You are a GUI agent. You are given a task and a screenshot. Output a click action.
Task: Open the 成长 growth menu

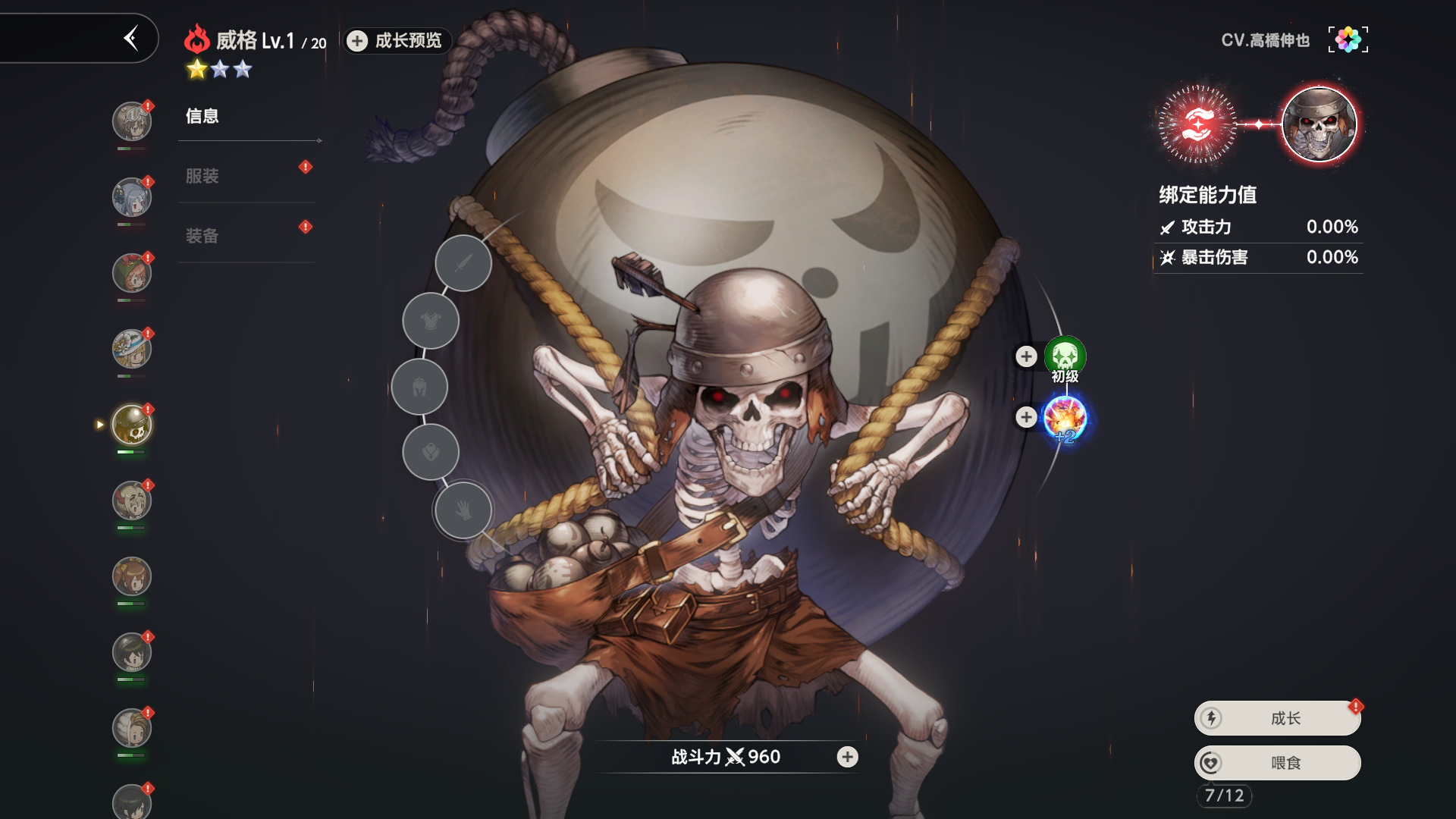pyautogui.click(x=1278, y=718)
